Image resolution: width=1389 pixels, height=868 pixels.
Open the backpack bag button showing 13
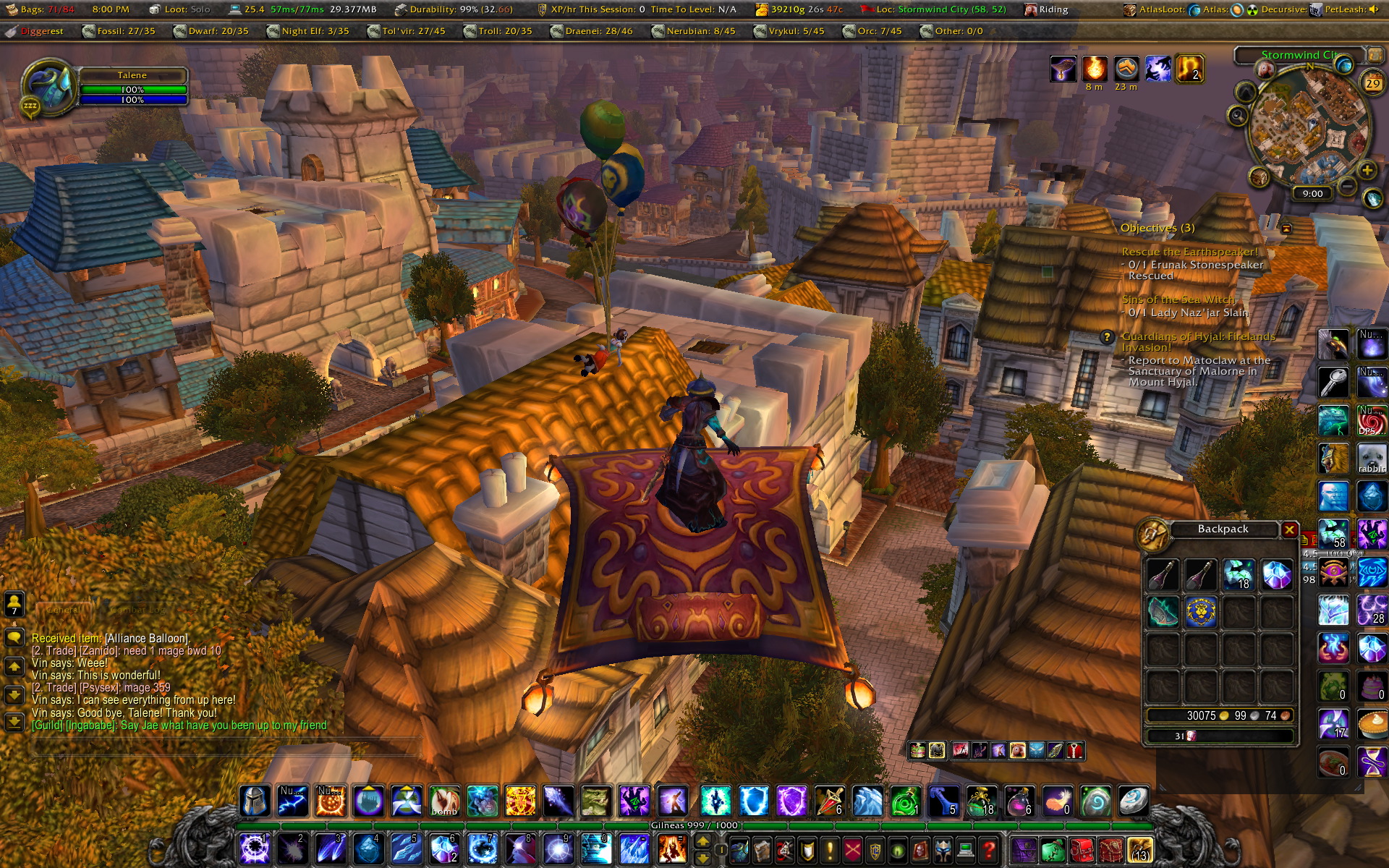[x=1139, y=850]
